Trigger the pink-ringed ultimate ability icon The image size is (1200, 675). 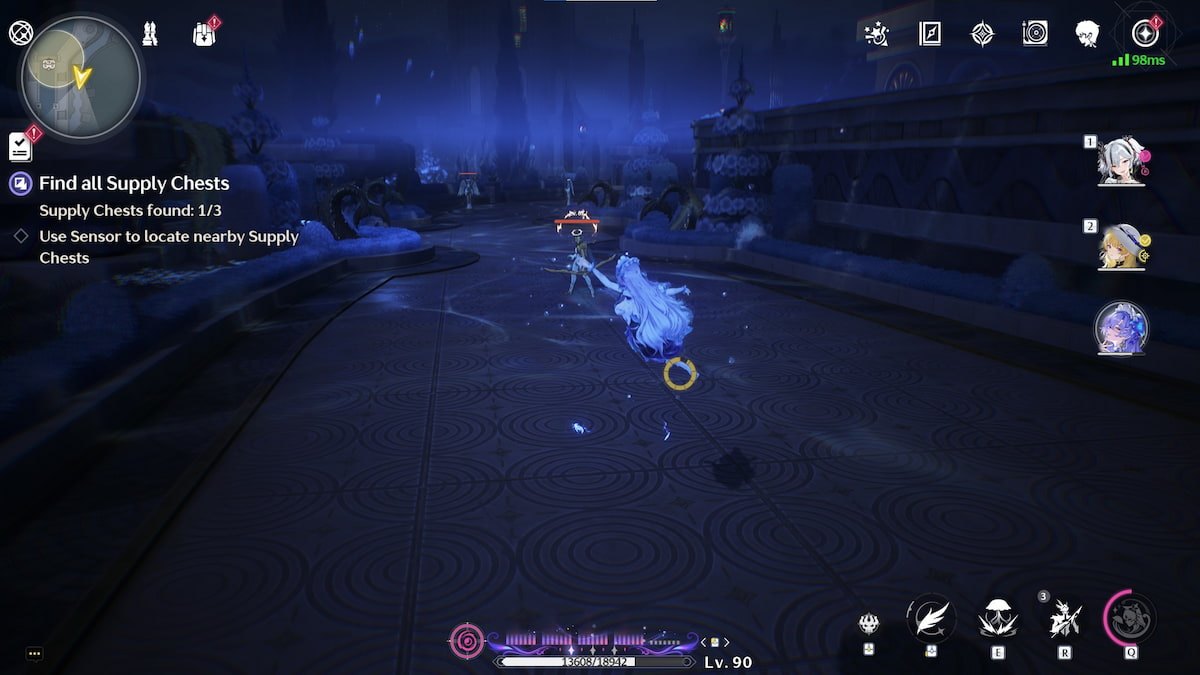[1130, 617]
